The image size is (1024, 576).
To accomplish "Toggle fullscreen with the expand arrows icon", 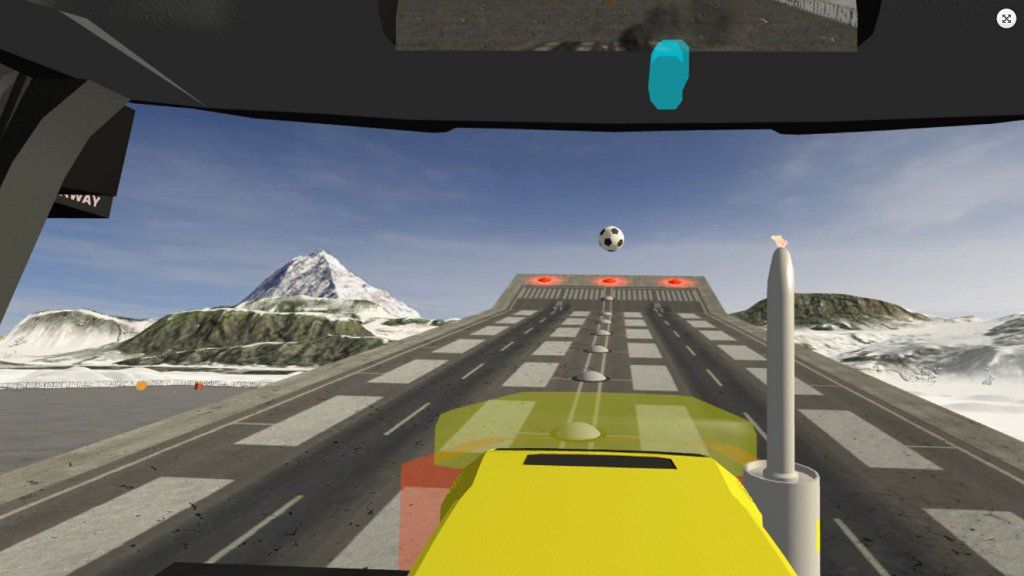I will click(1006, 19).
